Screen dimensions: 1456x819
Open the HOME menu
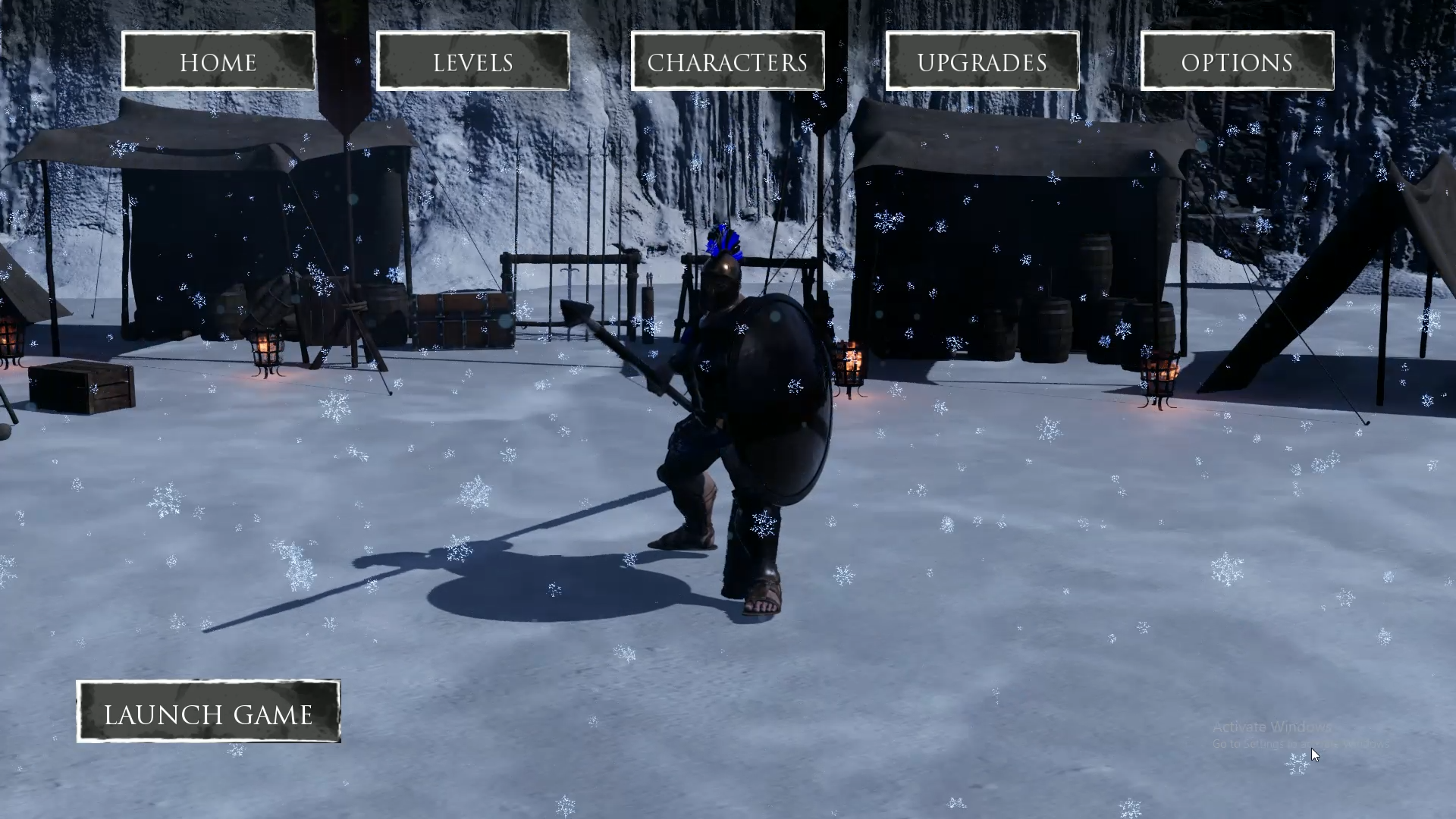click(x=218, y=61)
